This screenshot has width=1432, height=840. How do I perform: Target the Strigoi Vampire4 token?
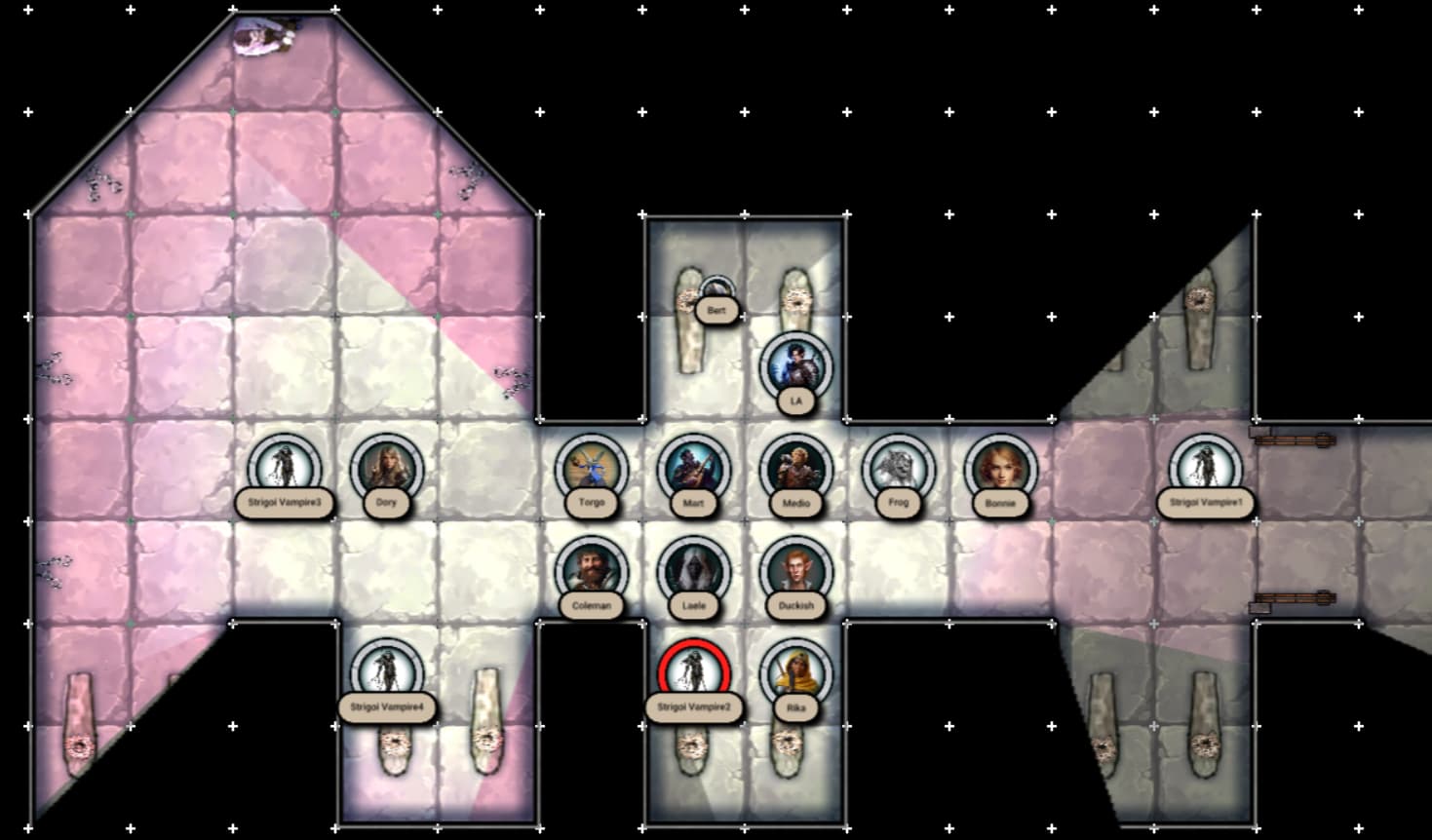pos(387,674)
